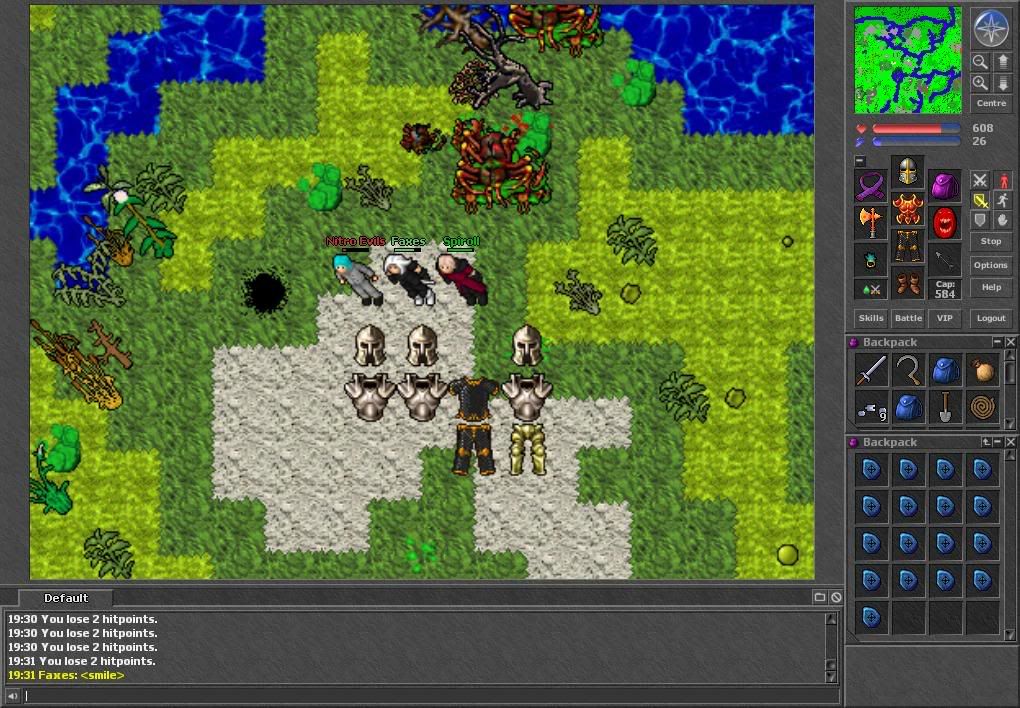Select the purple backpack equipment slot

click(945, 186)
